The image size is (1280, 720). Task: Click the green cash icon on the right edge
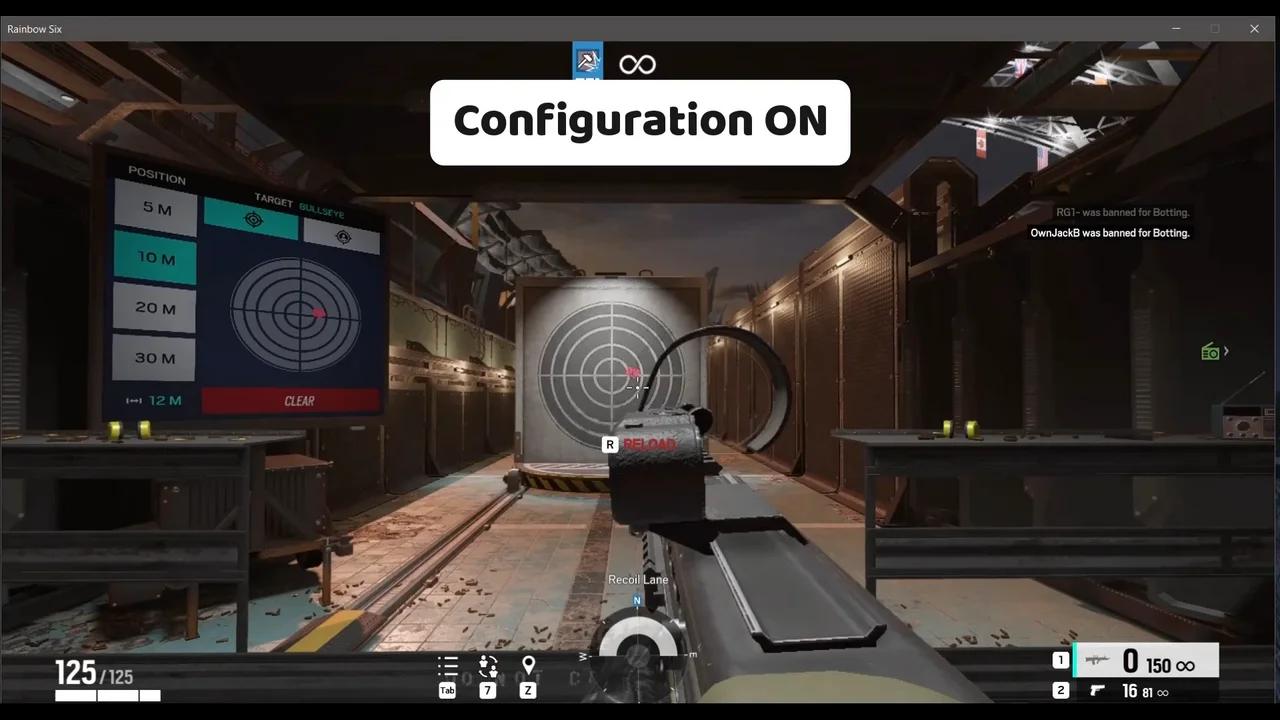tap(1210, 350)
